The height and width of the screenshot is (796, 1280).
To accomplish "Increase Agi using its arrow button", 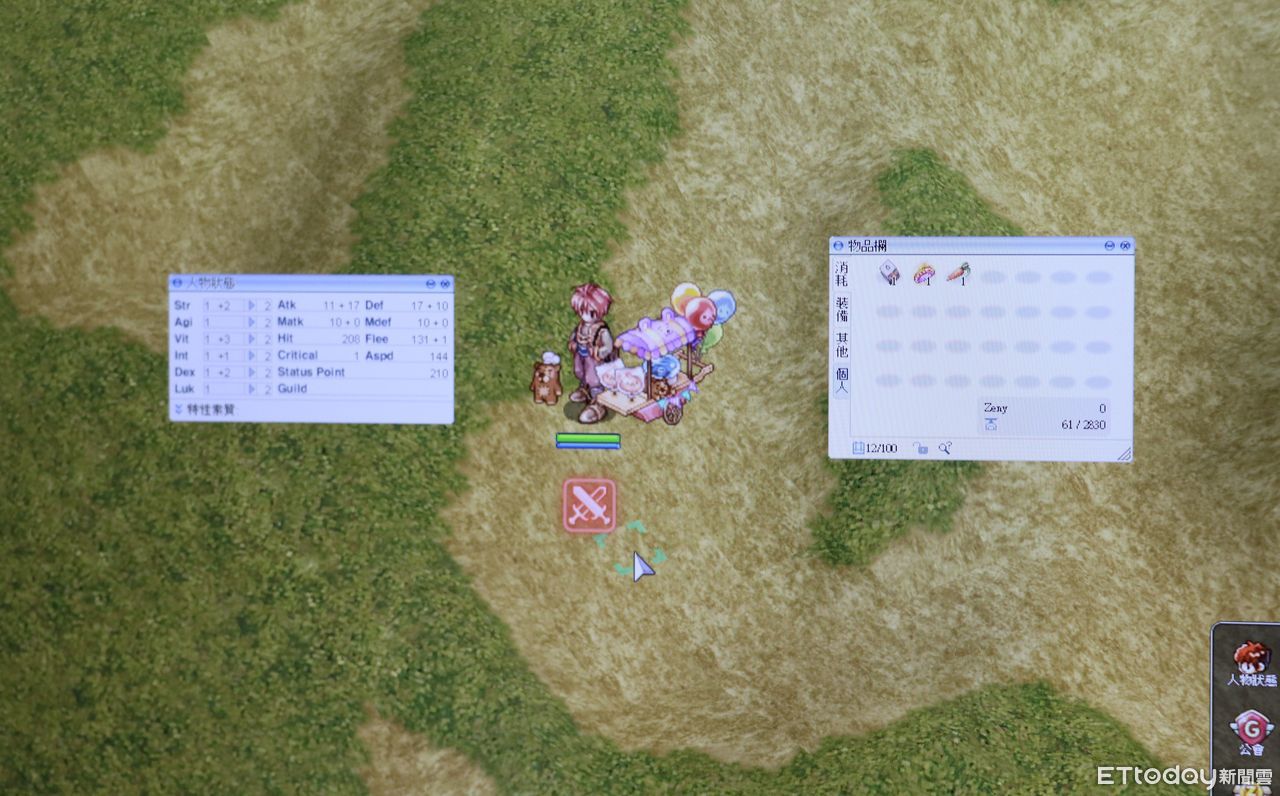I will 252,322.
